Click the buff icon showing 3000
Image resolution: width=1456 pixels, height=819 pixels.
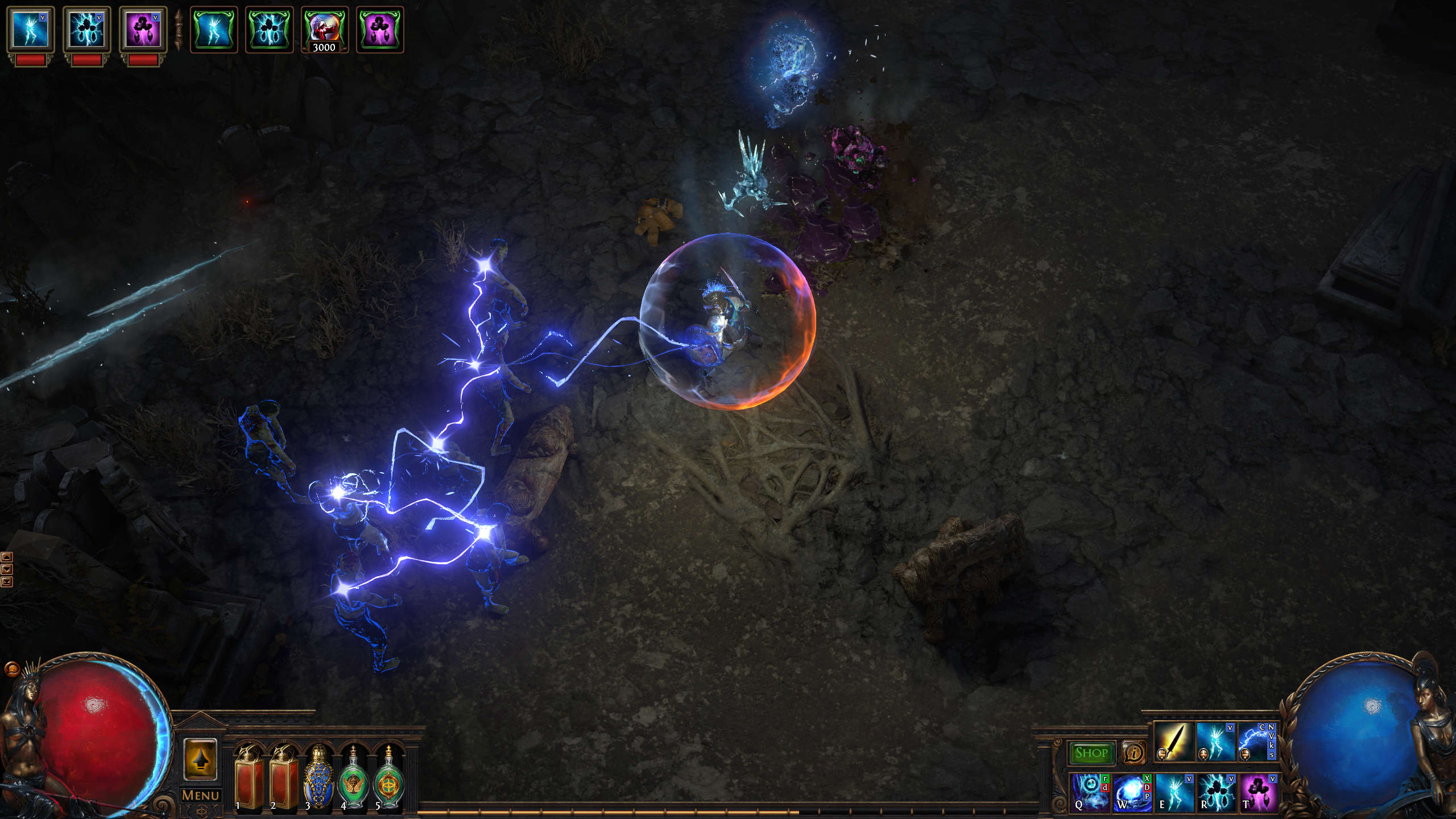point(324,30)
